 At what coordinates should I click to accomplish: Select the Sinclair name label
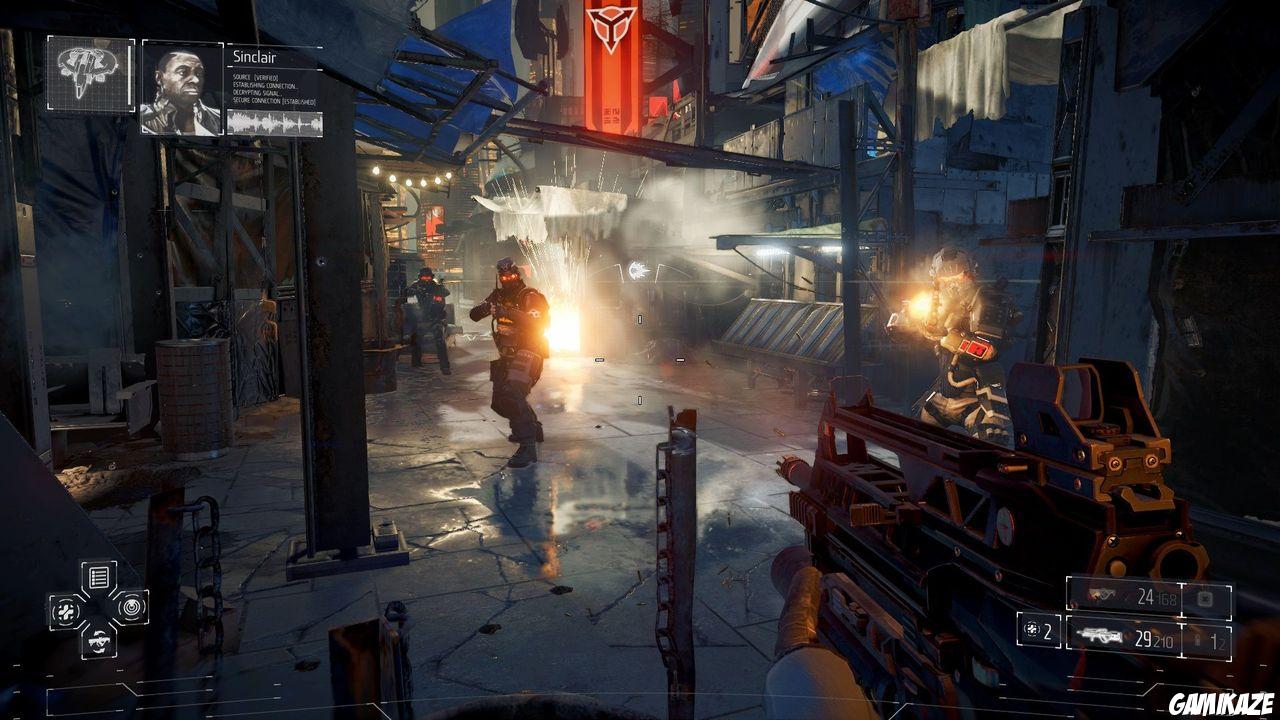[x=254, y=57]
